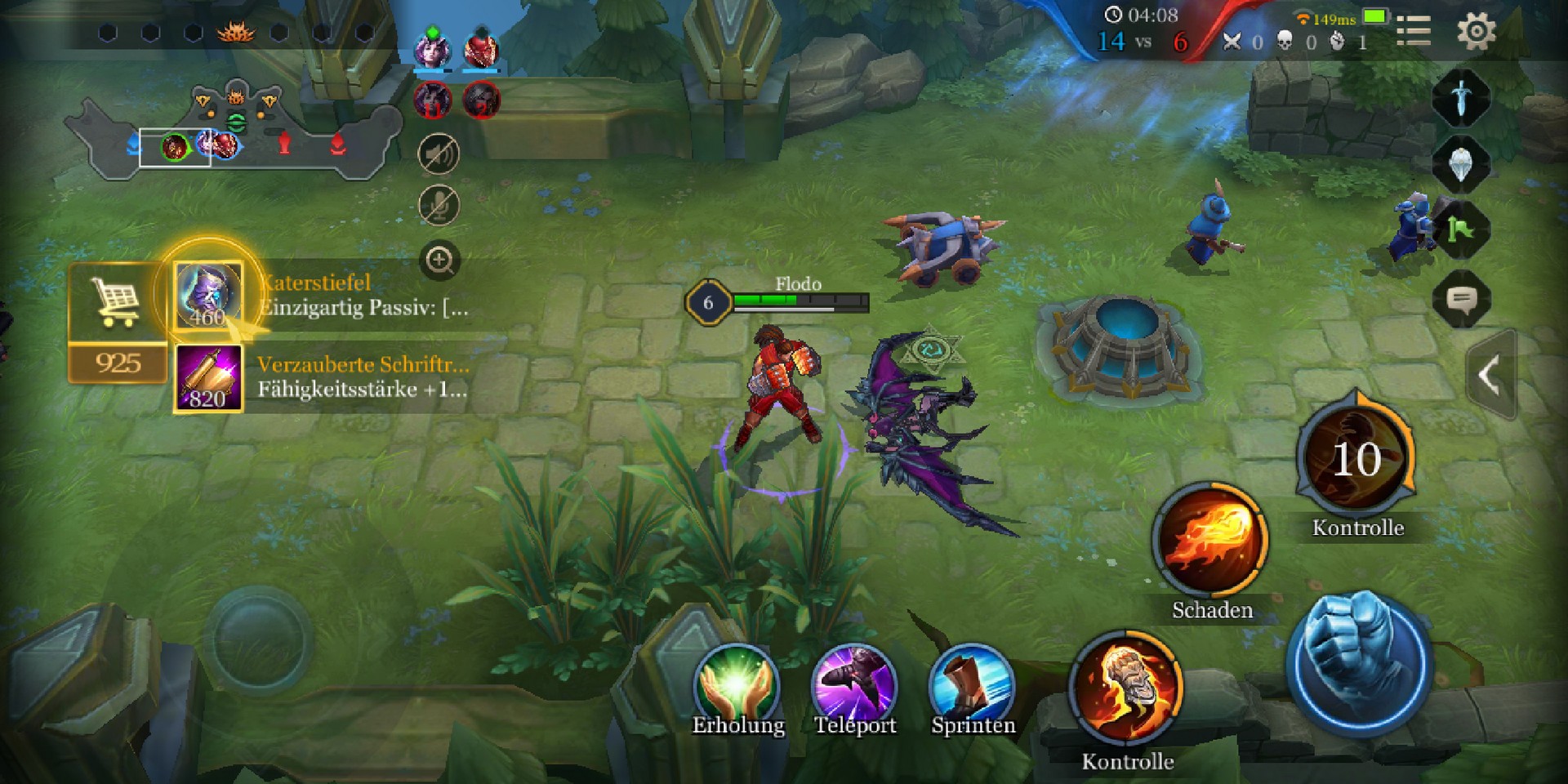Send the green flag gather signal
The image size is (1568, 784).
[1461, 231]
